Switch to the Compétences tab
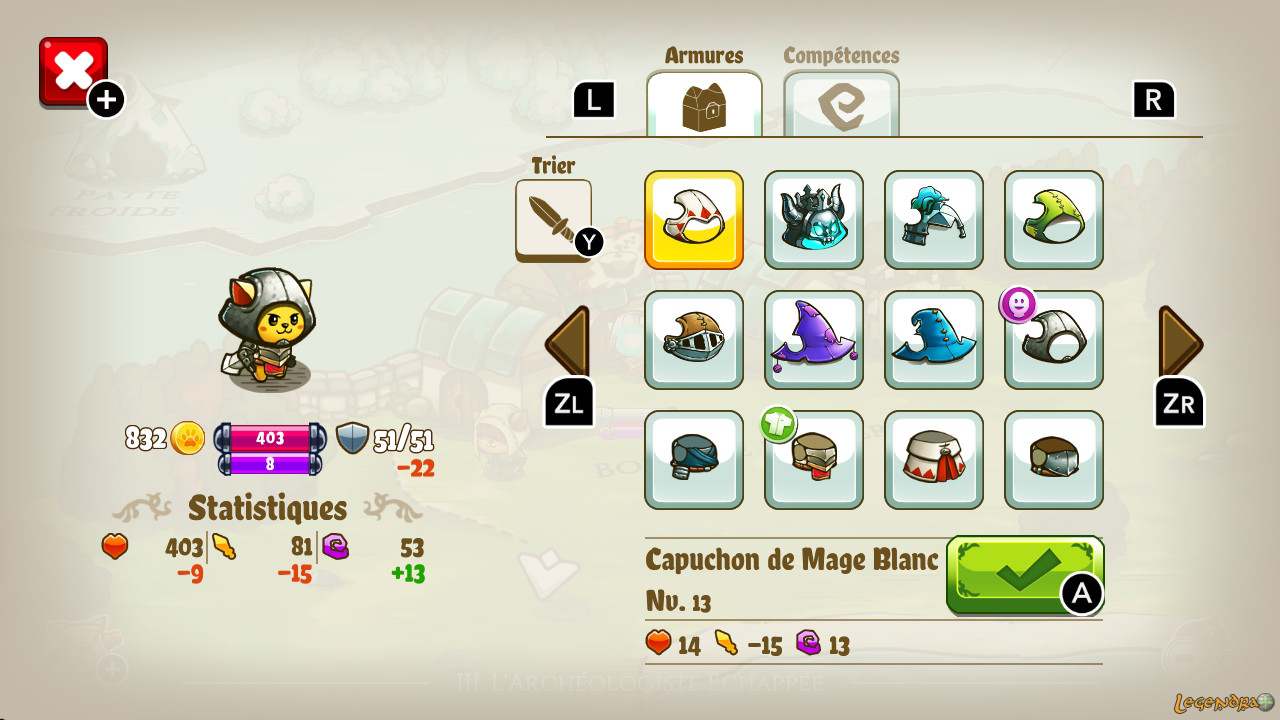Image resolution: width=1280 pixels, height=720 pixels. [x=841, y=103]
